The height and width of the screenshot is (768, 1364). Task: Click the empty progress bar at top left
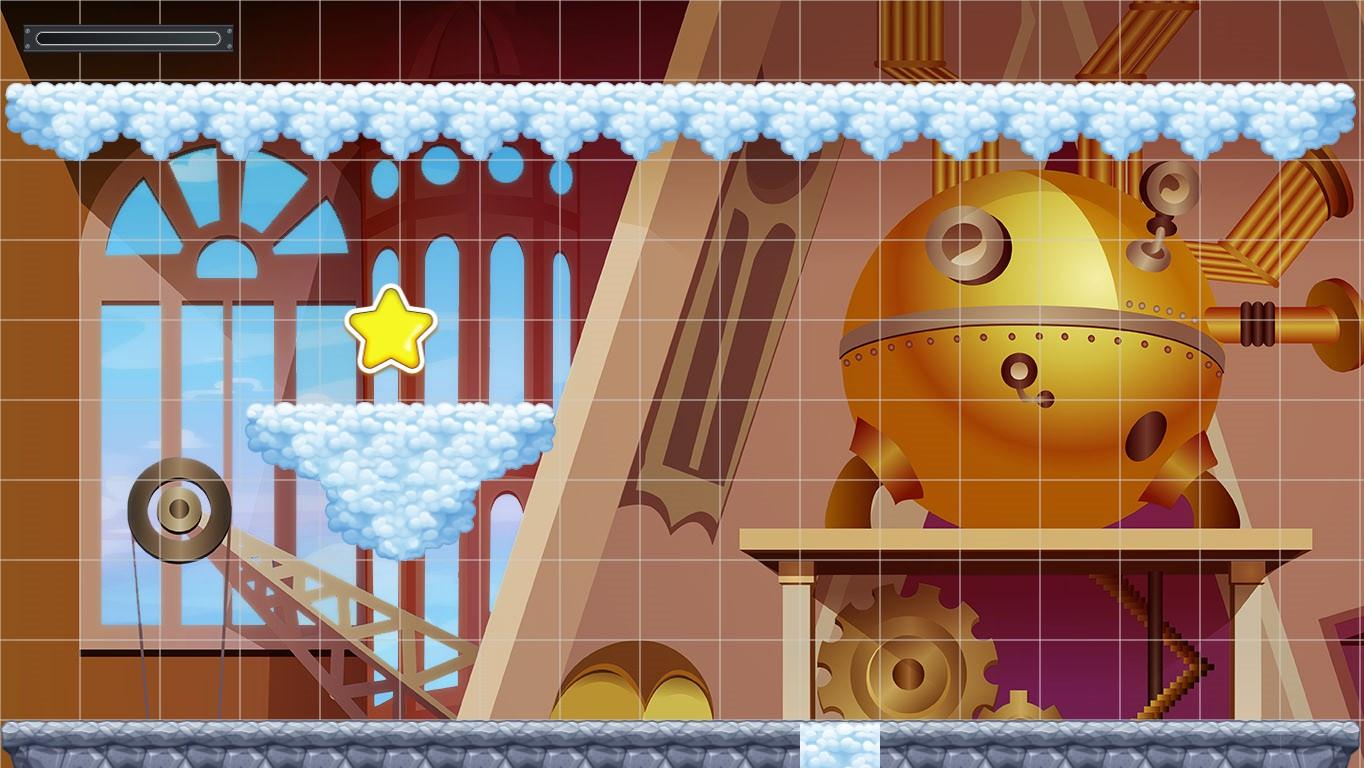point(126,36)
